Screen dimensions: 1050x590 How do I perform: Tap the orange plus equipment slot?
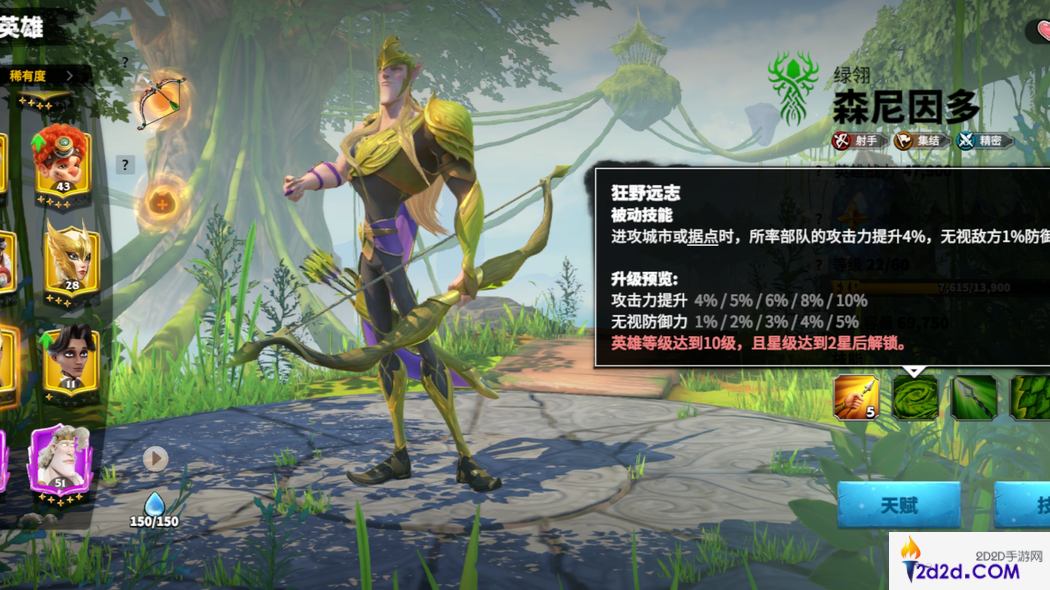(x=160, y=204)
